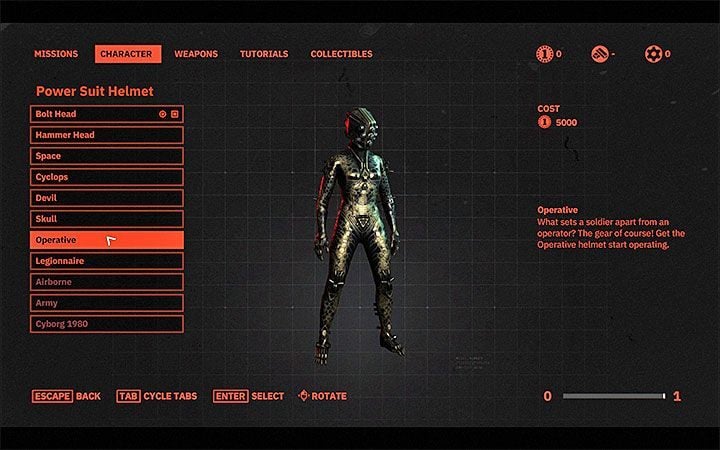Click the highlighted Operative helmet
The width and height of the screenshot is (720, 450).
click(x=106, y=240)
